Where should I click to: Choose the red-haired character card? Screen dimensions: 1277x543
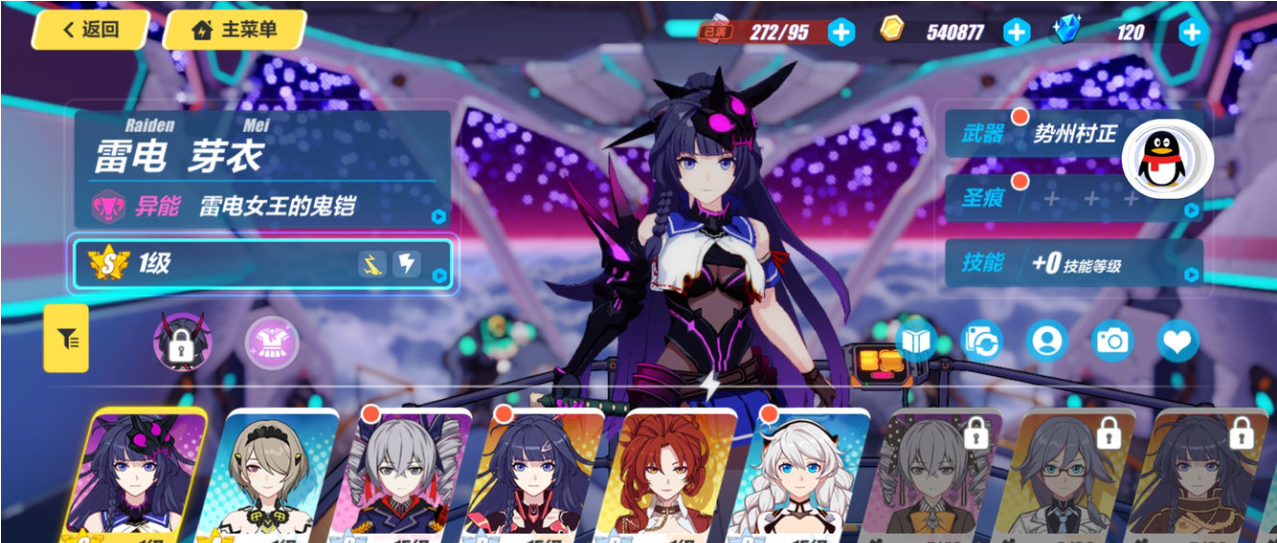pyautogui.click(x=670, y=475)
